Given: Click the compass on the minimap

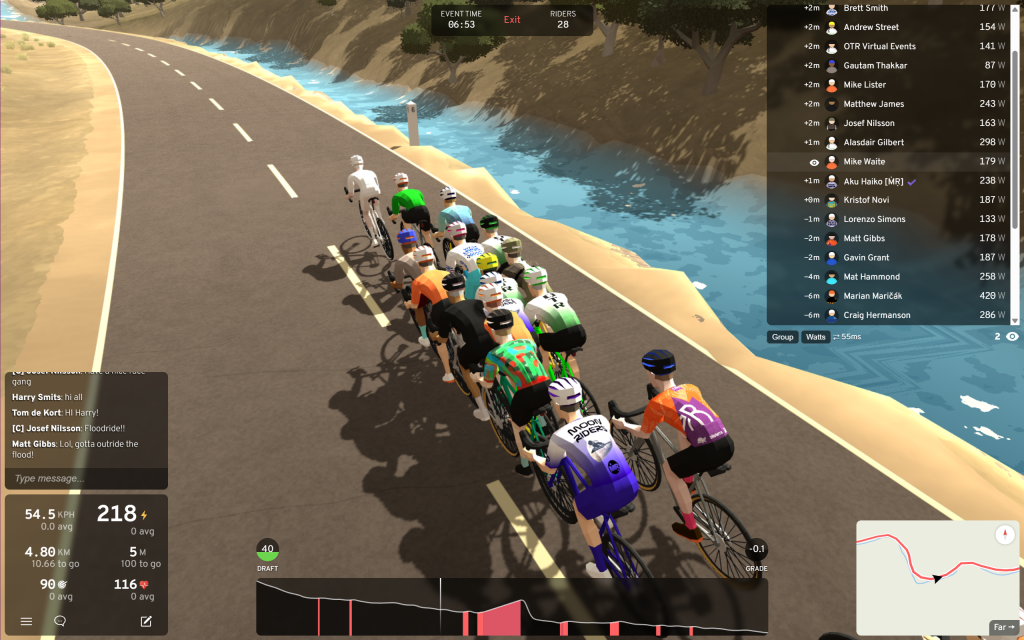Looking at the screenshot, I should point(1005,535).
